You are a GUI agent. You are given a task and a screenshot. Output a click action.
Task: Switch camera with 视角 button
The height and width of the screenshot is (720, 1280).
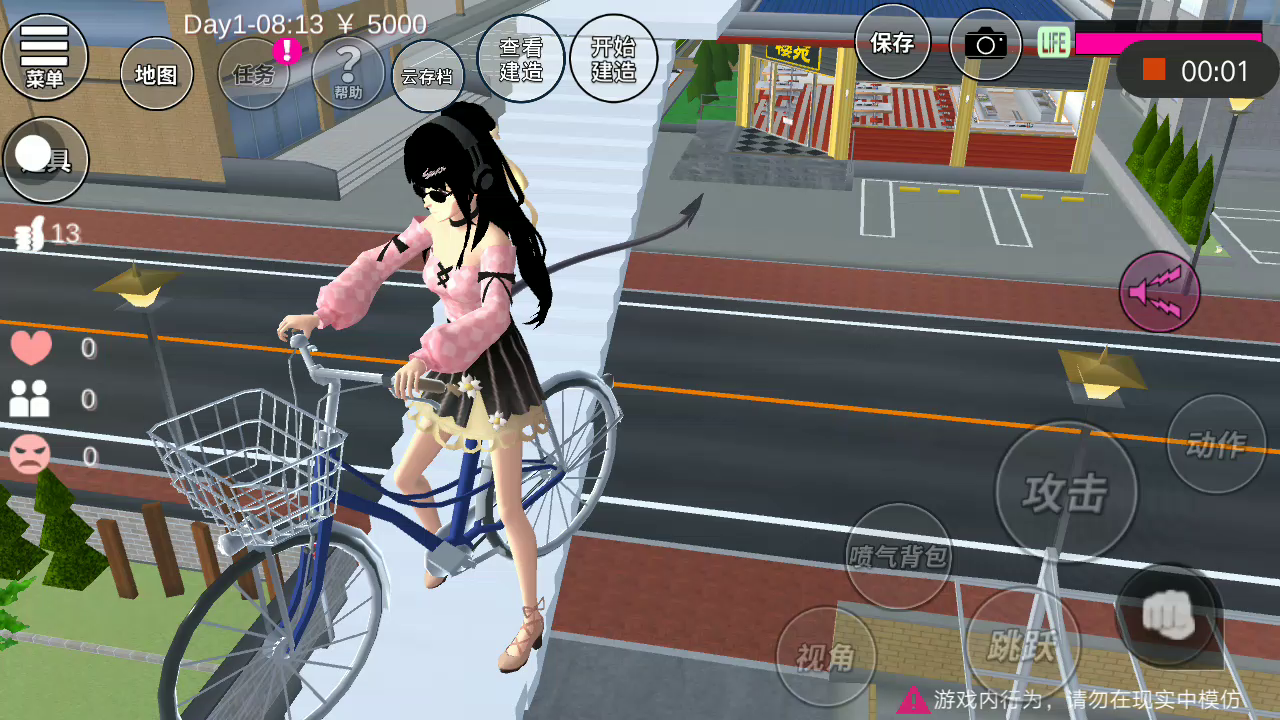point(826,656)
